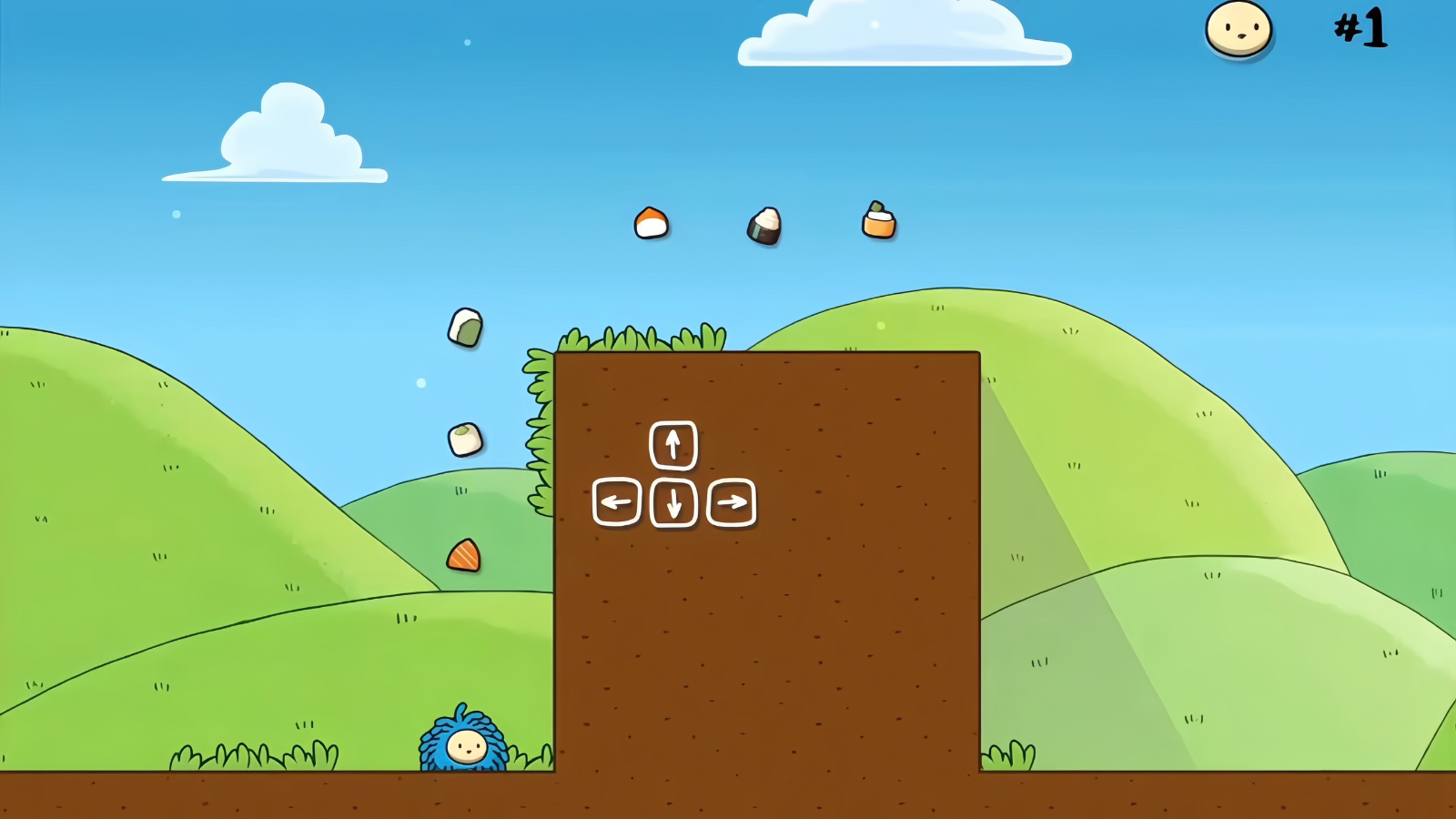Screen dimensions: 1456x819
Task: Select the orange triangle onigiri near the hill
Action: coord(462,557)
